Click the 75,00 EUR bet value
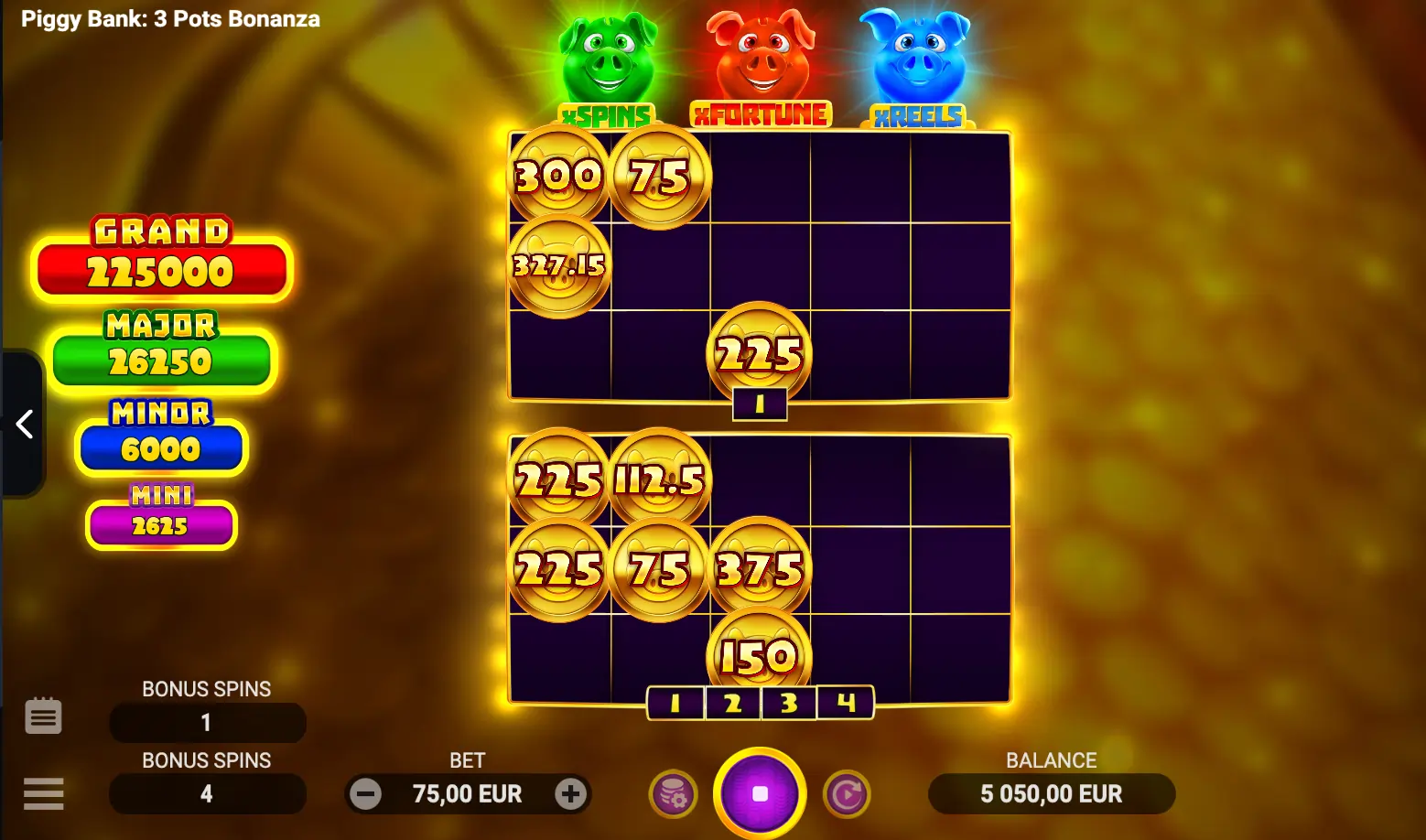Viewport: 1426px width, 840px height. pyautogui.click(x=468, y=793)
